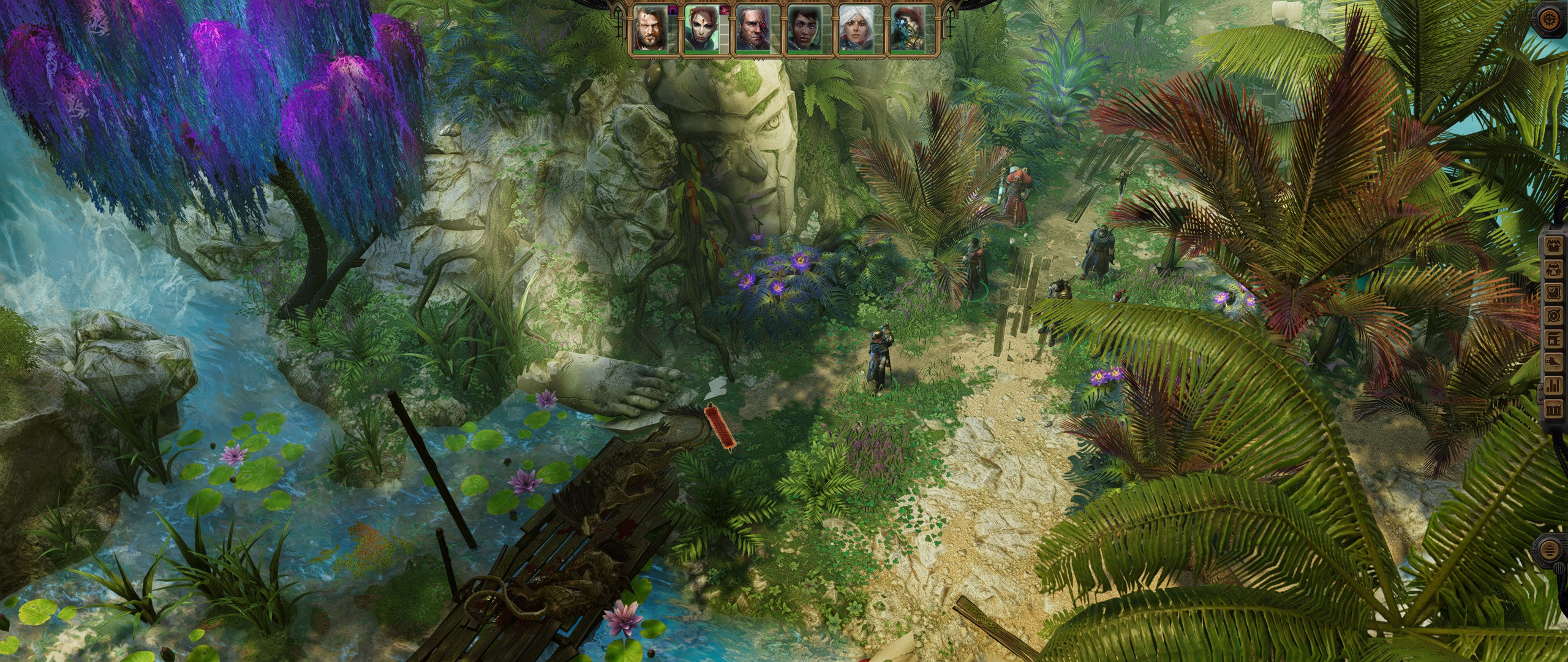The image size is (1568, 662).
Task: Open the armored helmet character sheet icon
Action: tap(1556, 268)
